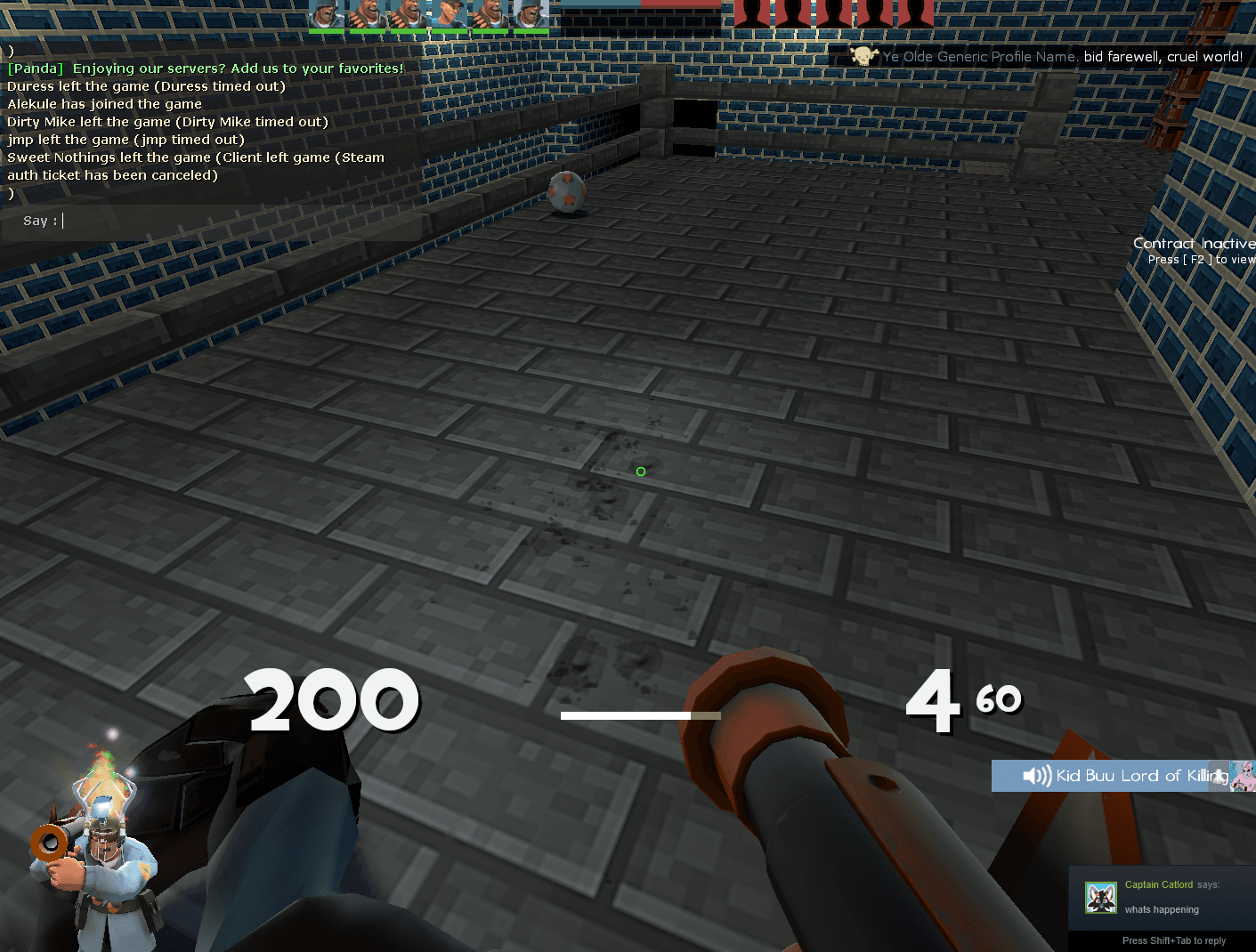The image size is (1256, 952).
Task: Click Captain Catlord's Steam avatar
Action: pos(1100,898)
